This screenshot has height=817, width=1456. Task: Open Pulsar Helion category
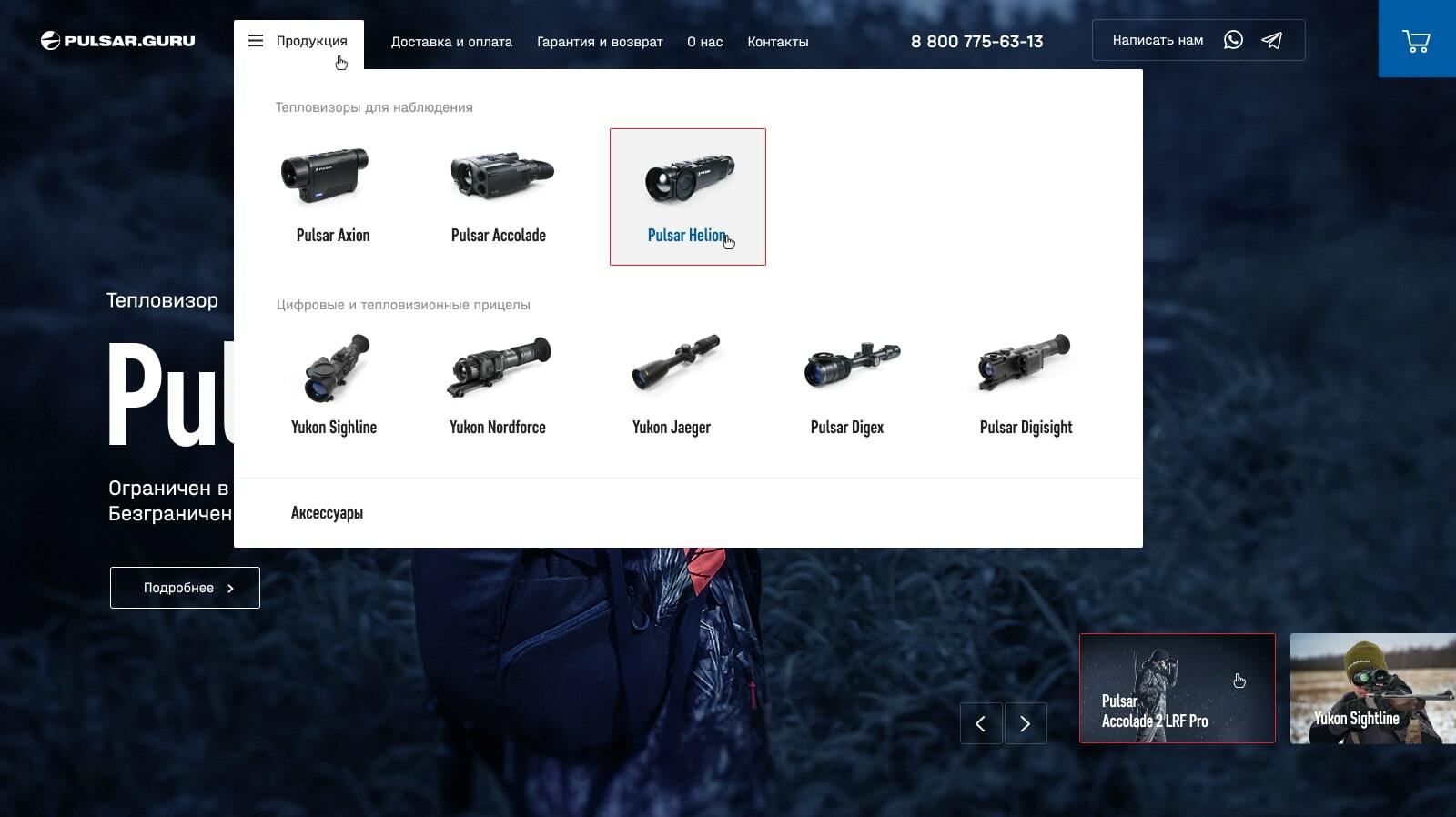tap(687, 197)
